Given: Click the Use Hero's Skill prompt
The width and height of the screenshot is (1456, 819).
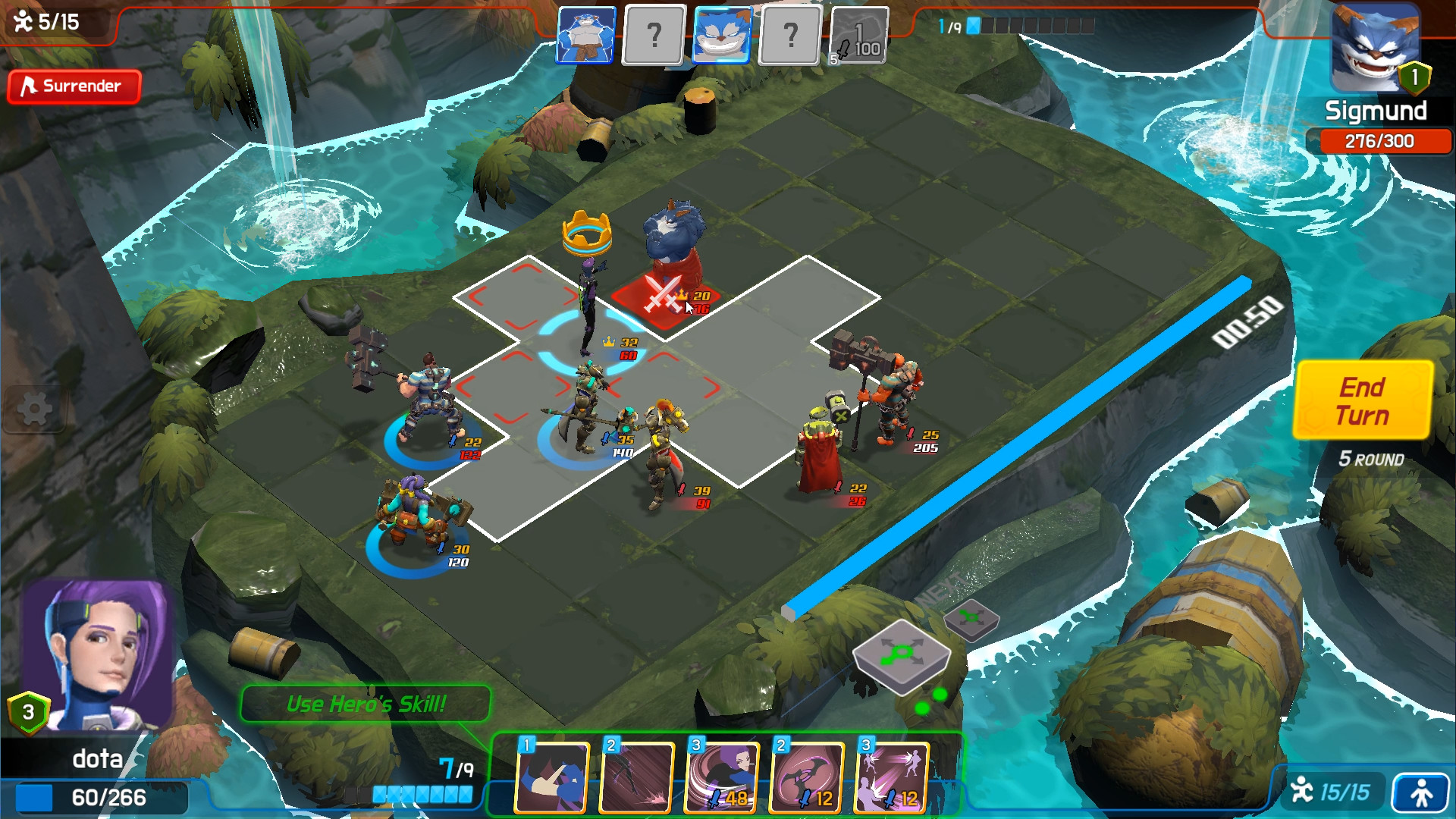Looking at the screenshot, I should point(366,702).
